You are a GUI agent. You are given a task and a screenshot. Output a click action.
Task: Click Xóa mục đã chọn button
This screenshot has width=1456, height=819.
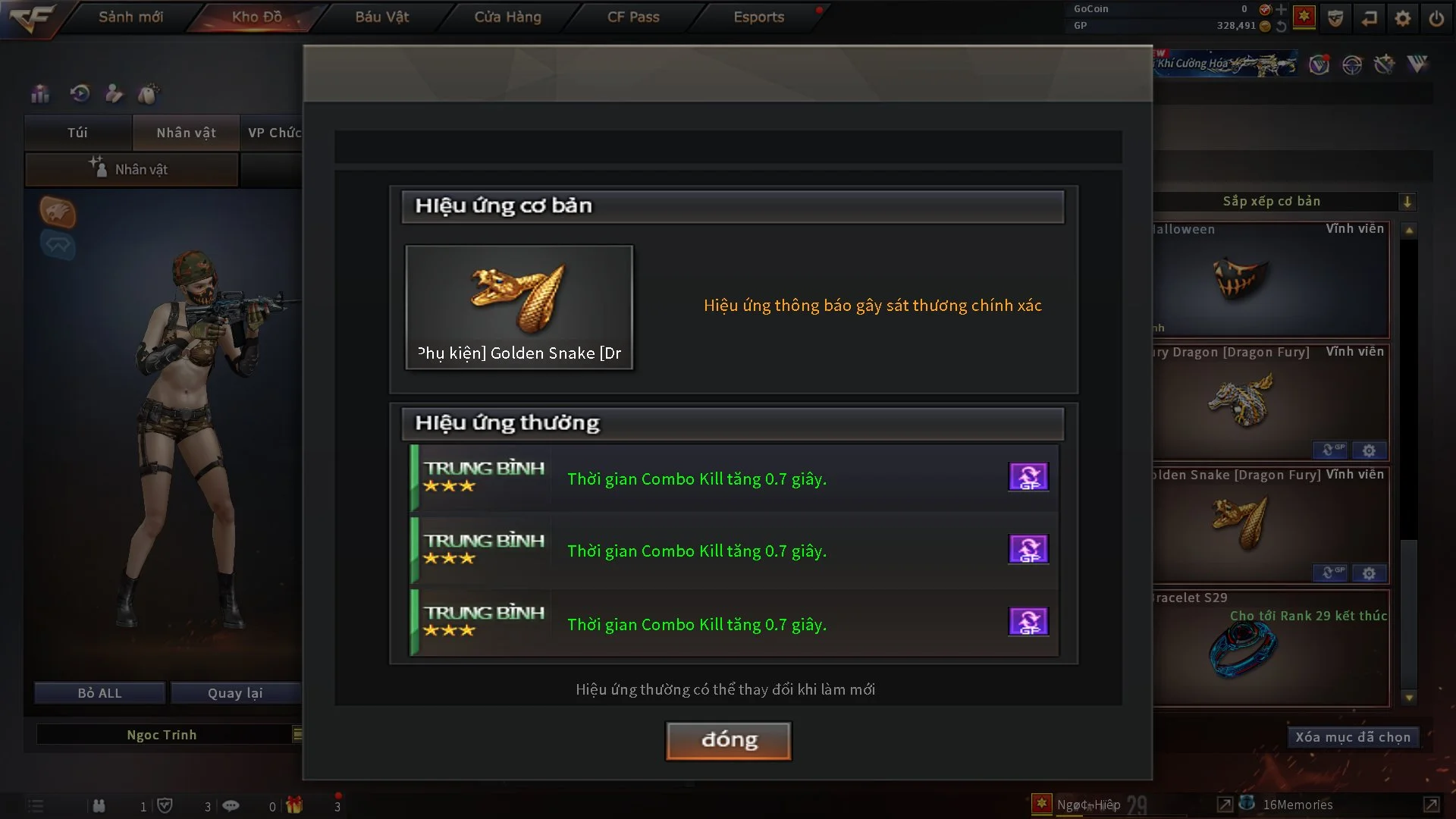[x=1352, y=737]
